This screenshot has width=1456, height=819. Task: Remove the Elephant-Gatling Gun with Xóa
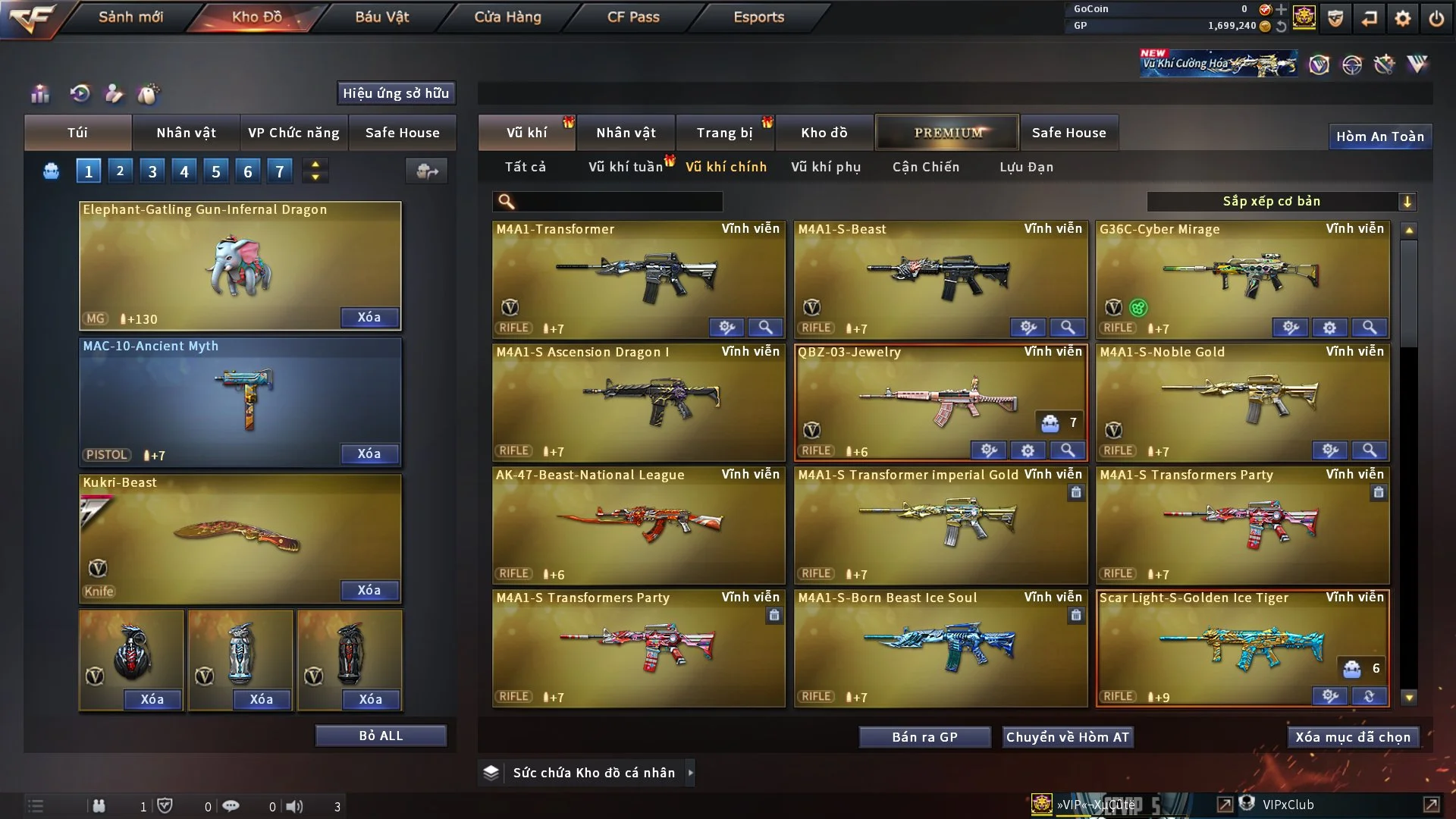pyautogui.click(x=369, y=317)
